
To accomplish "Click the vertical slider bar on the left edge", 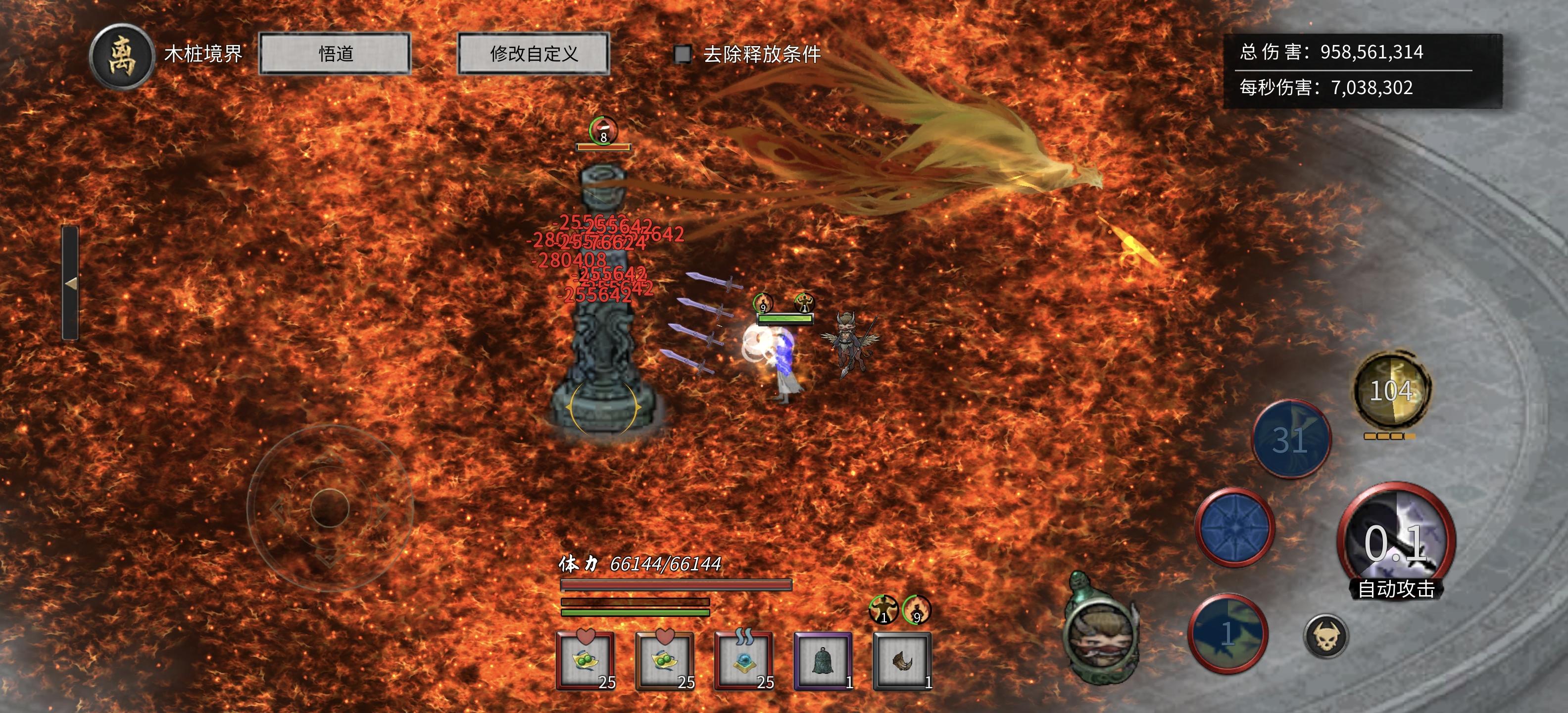I will click(x=72, y=262).
